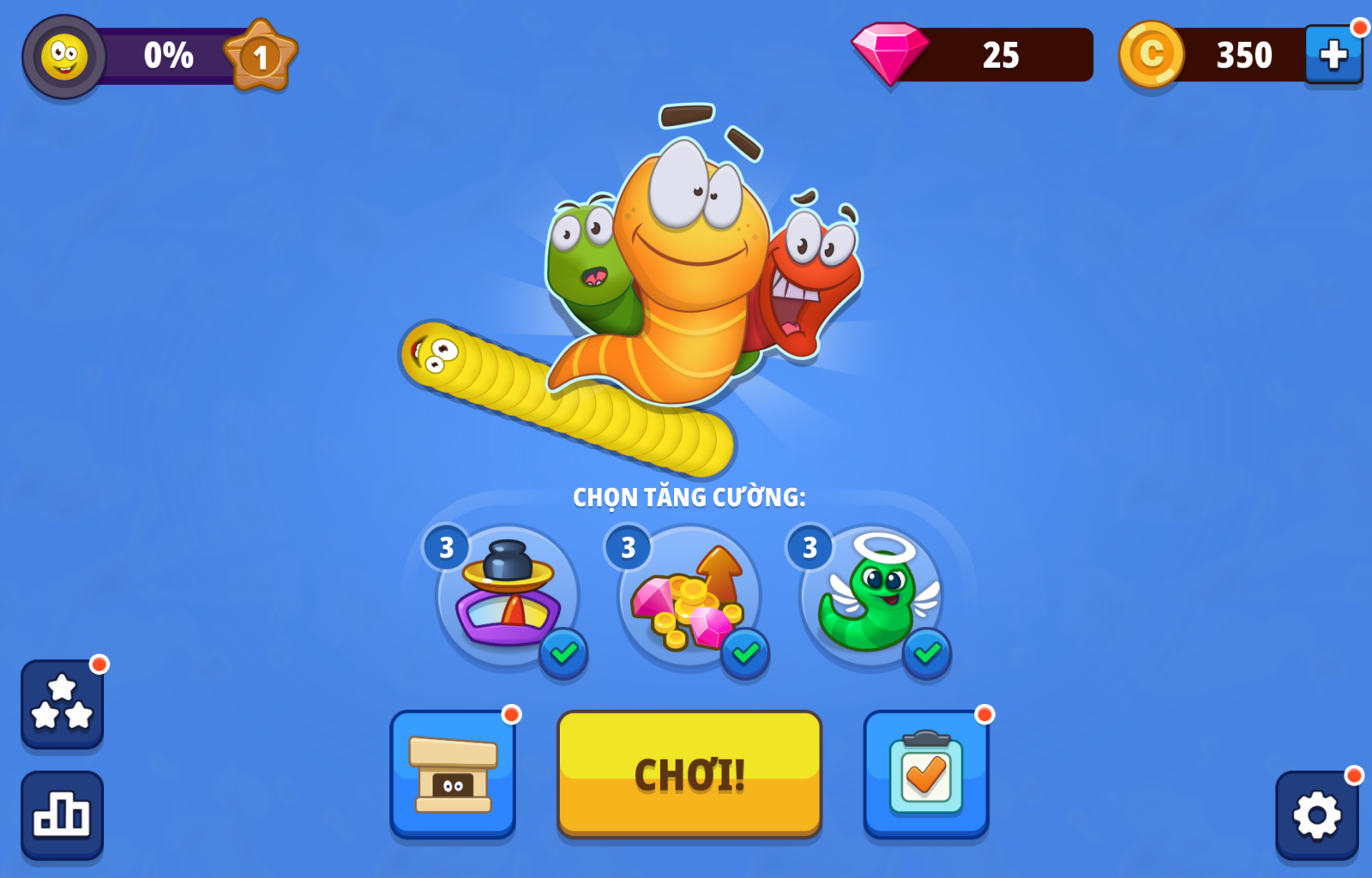Select the level 1 star badge
This screenshot has height=878, width=1372.
(261, 57)
